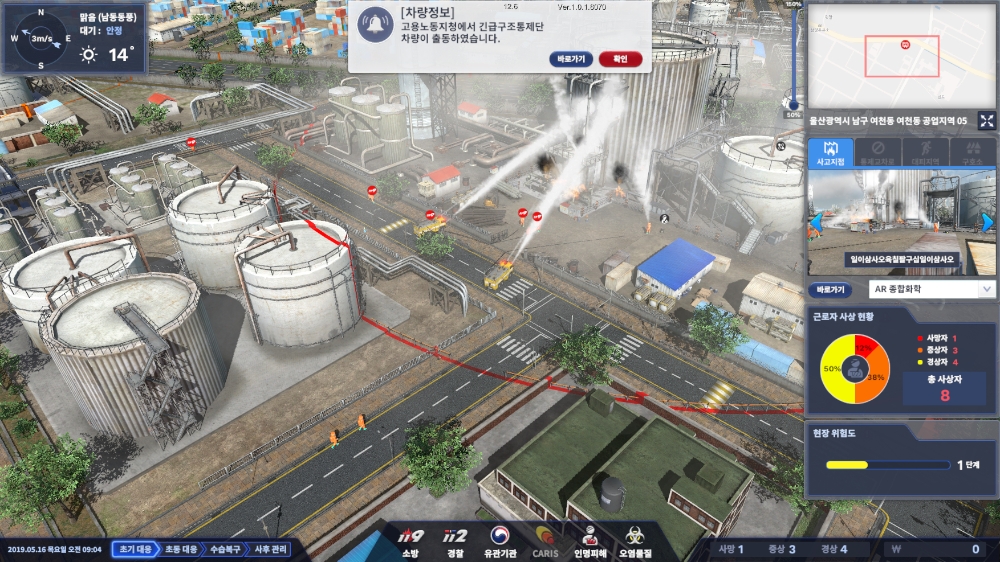Viewport: 1000px width, 562px height.
Task: Show the next accident site photo
Action: tap(988, 221)
